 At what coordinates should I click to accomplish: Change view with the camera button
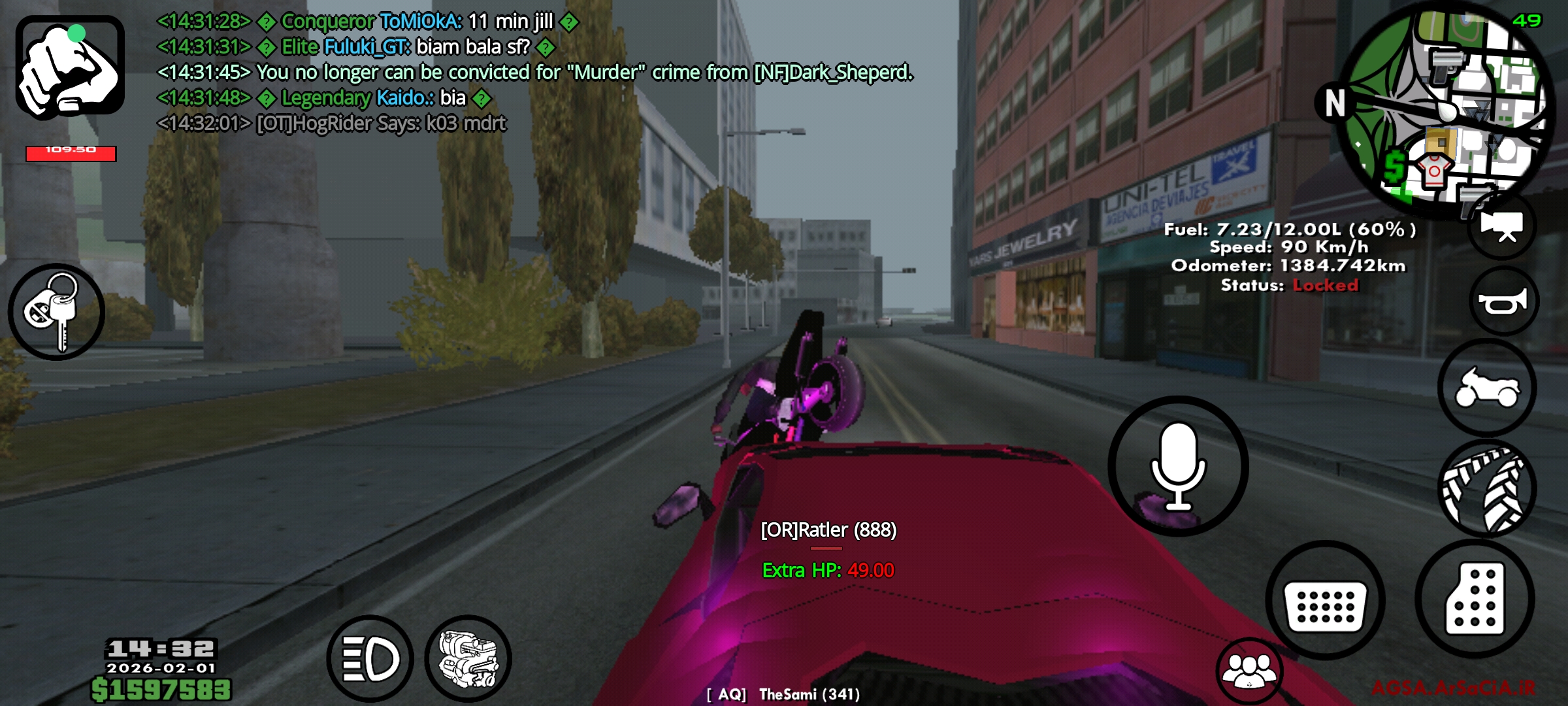[x=1502, y=226]
